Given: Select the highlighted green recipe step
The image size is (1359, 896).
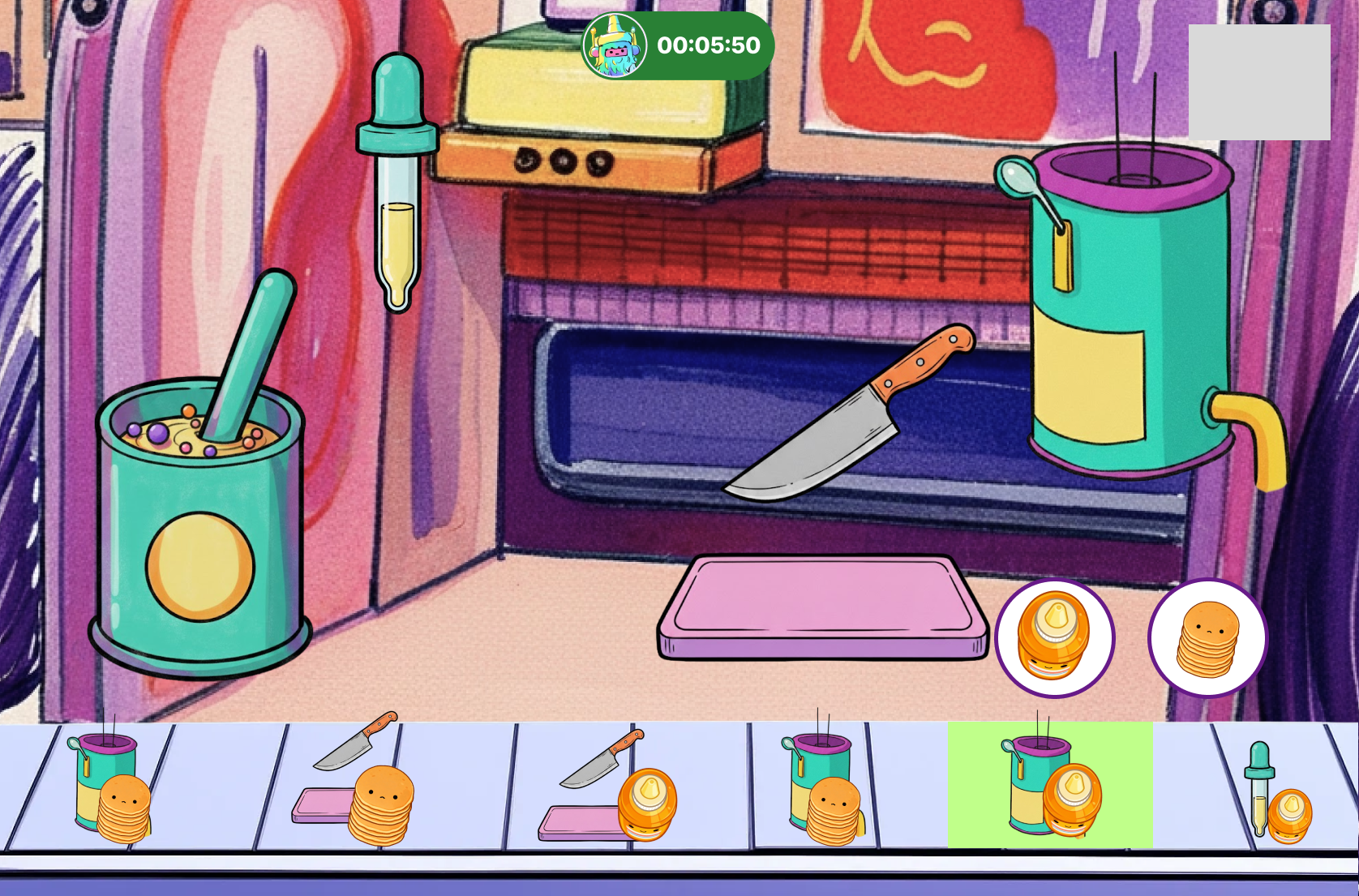Looking at the screenshot, I should coord(1050,785).
